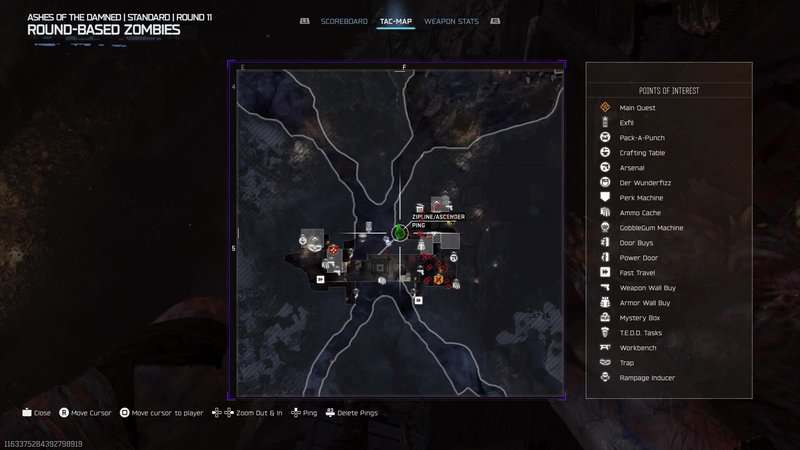
Task: Select GobbleGum Machine in the legend
Action: (x=651, y=228)
